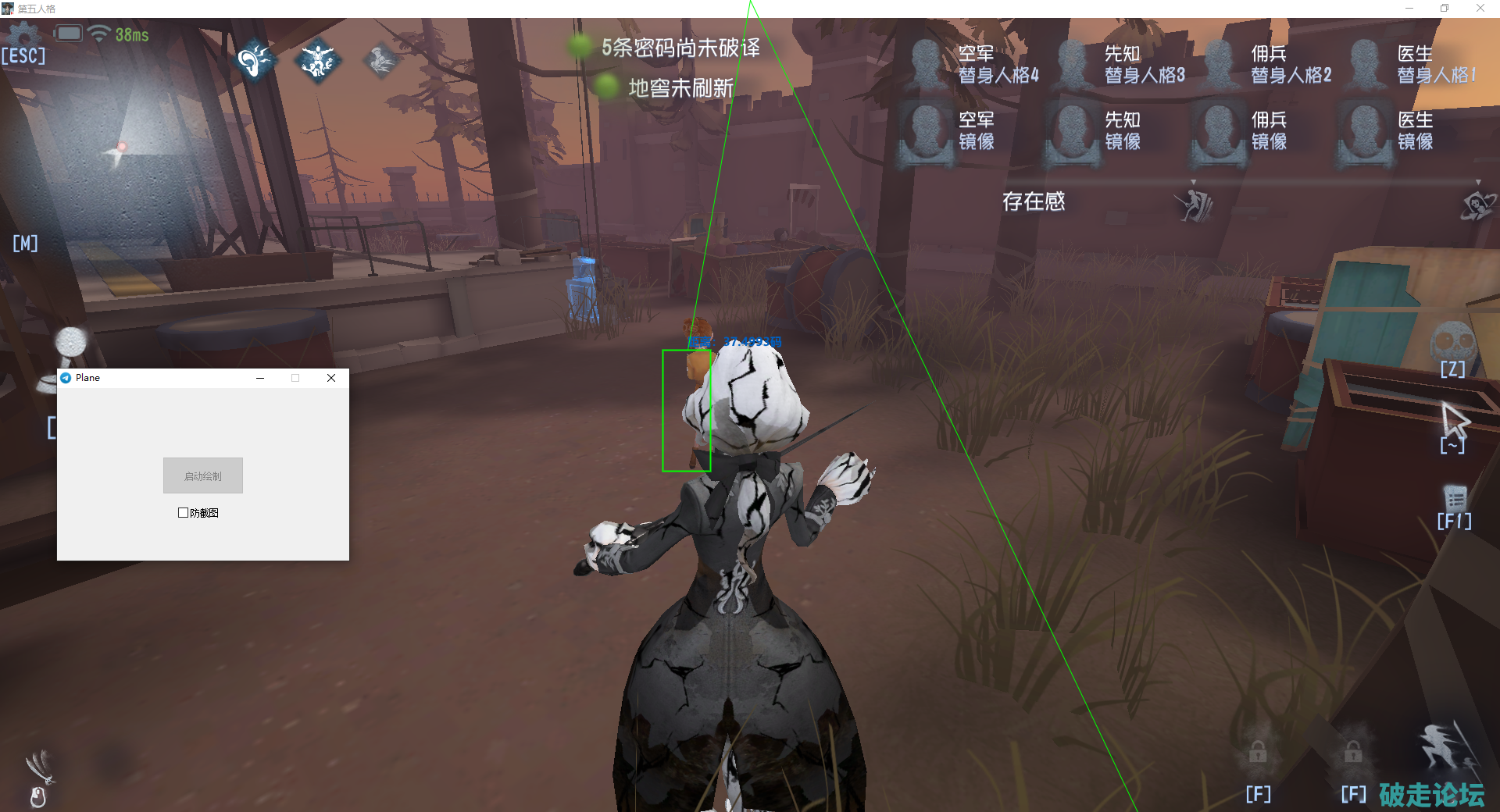Close the Plane window
Screen dimensions: 1500x812
[x=331, y=378]
